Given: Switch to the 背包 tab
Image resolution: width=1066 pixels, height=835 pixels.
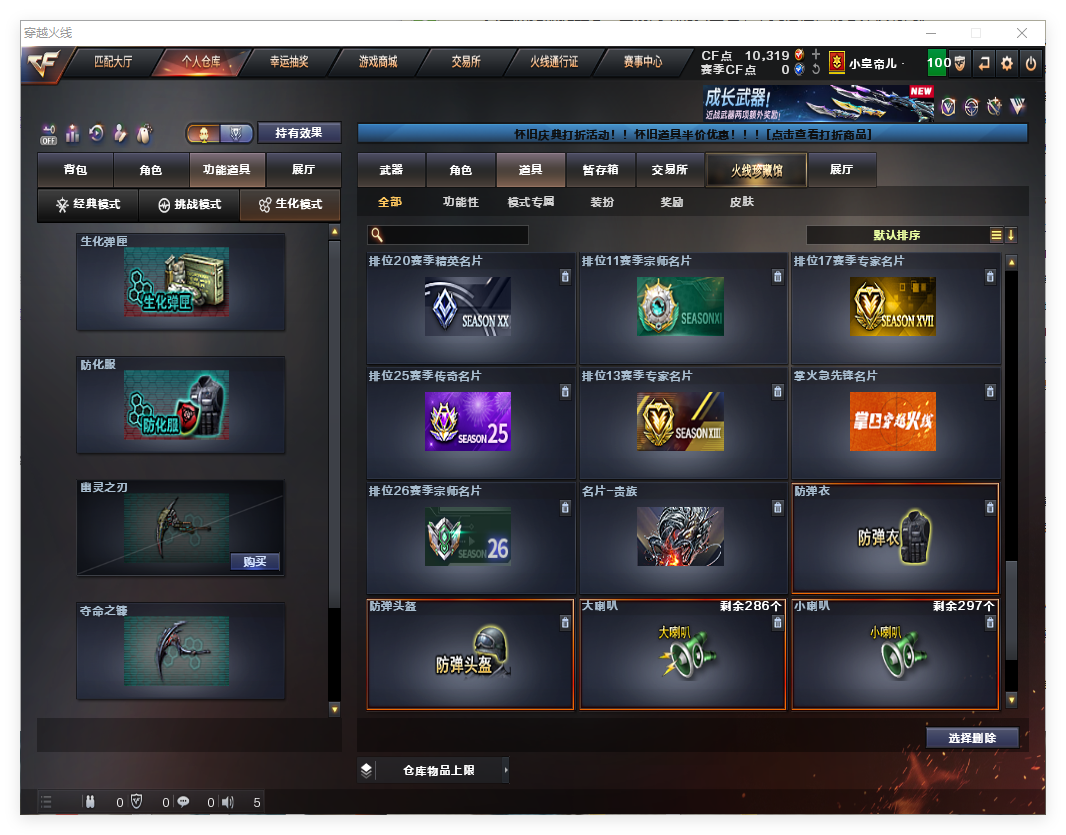Looking at the screenshot, I should [75, 171].
